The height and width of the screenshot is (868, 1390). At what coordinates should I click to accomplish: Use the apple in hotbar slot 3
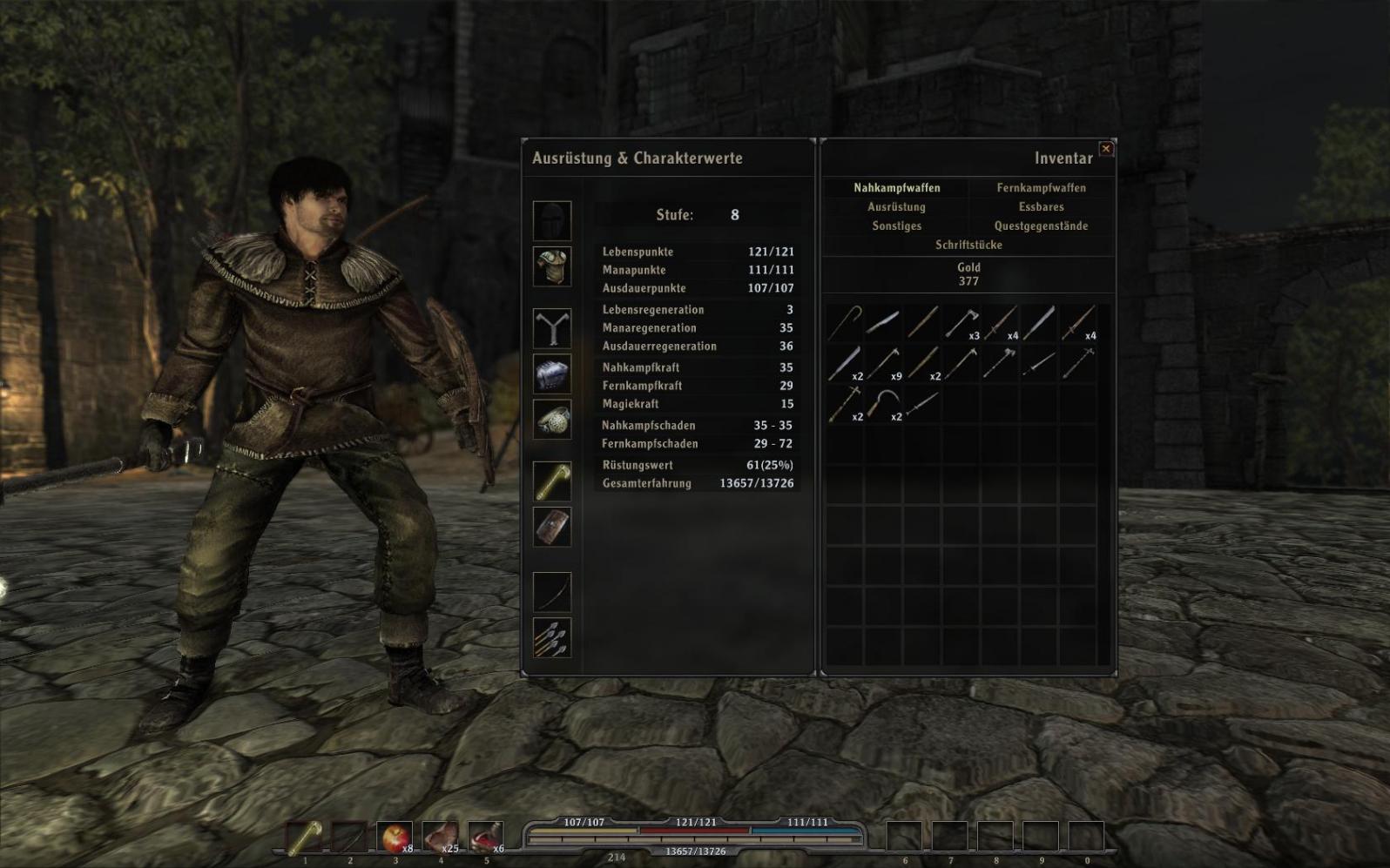coord(395,838)
